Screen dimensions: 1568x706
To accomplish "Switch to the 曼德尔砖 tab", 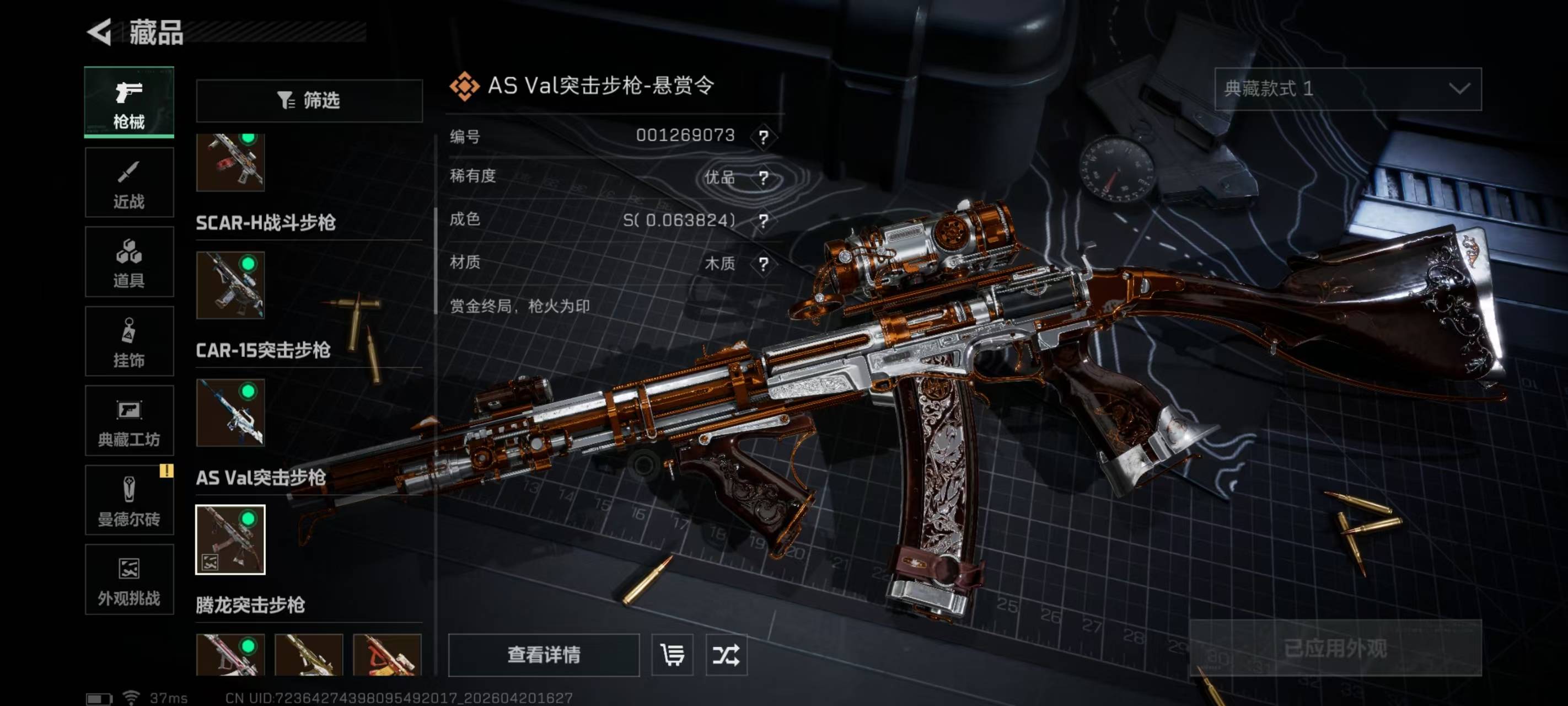I will [129, 501].
